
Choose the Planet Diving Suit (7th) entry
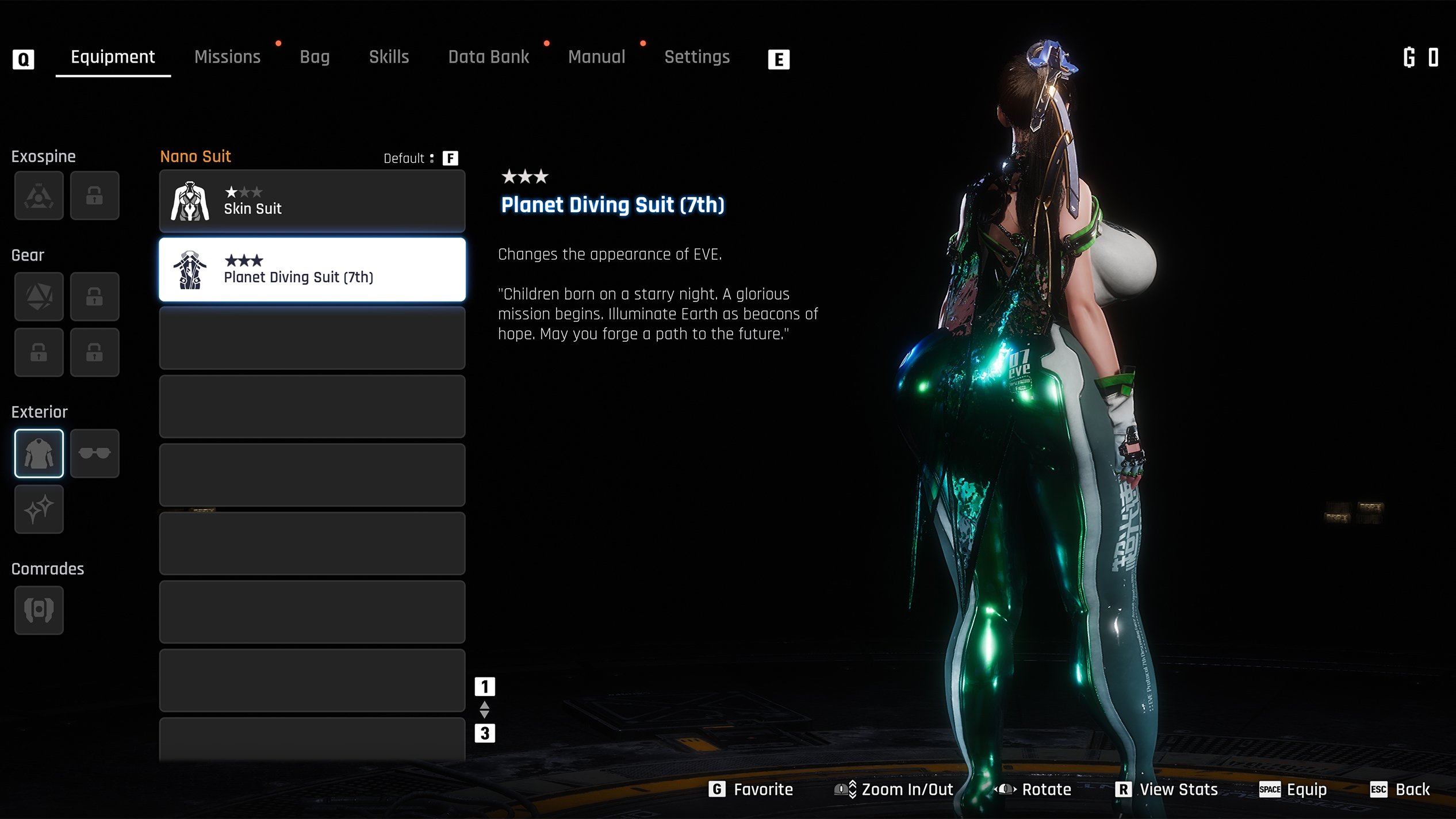click(312, 270)
